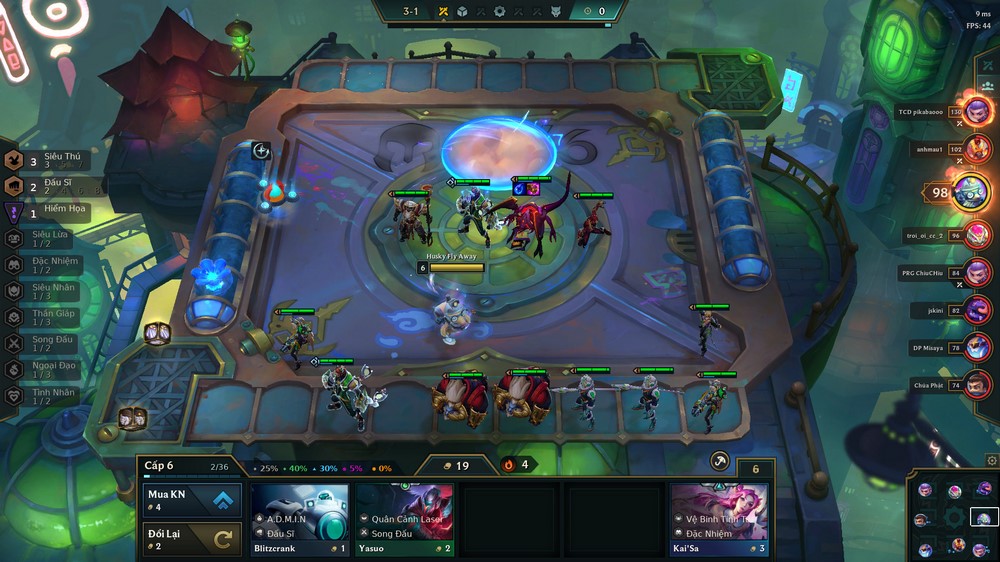Scout PRG ChiuCHiu from the player list
This screenshot has width=1000, height=562.
click(978, 272)
